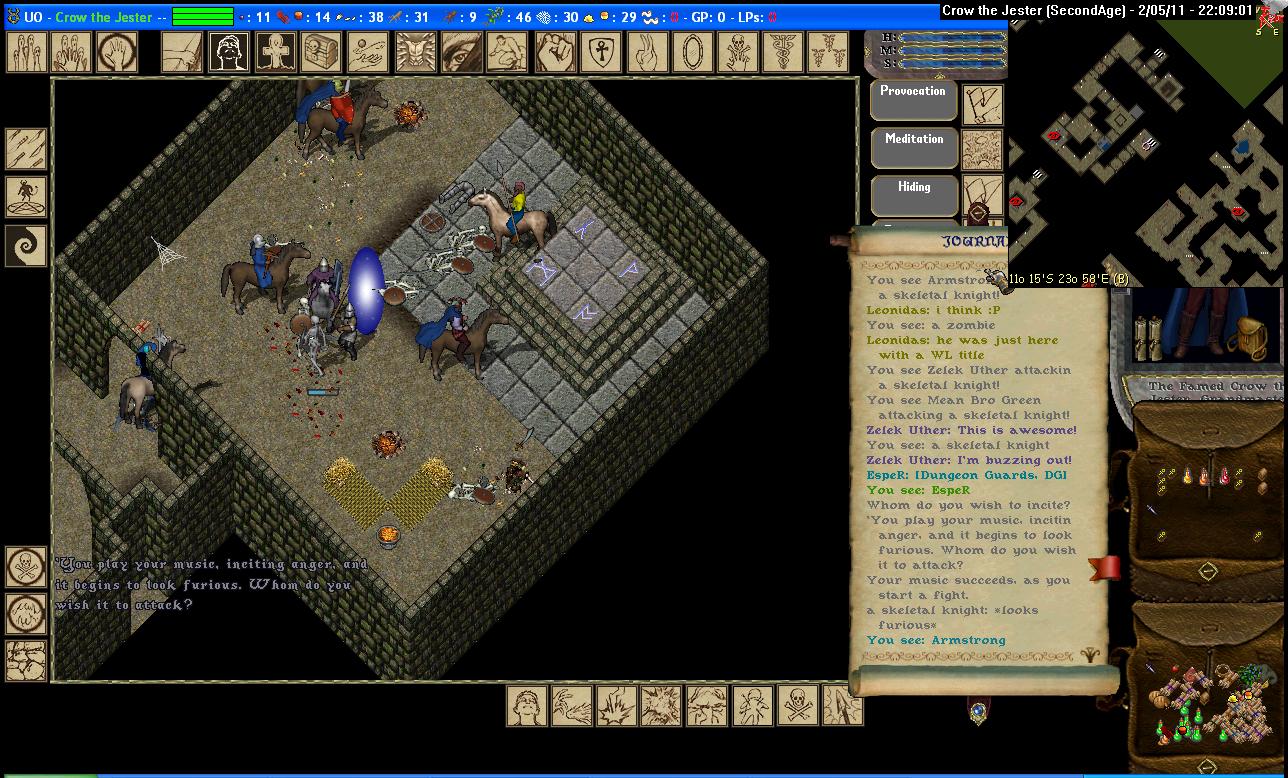Activate the closed eye spell icon
The image size is (1288, 778).
pyautogui.click(x=461, y=52)
